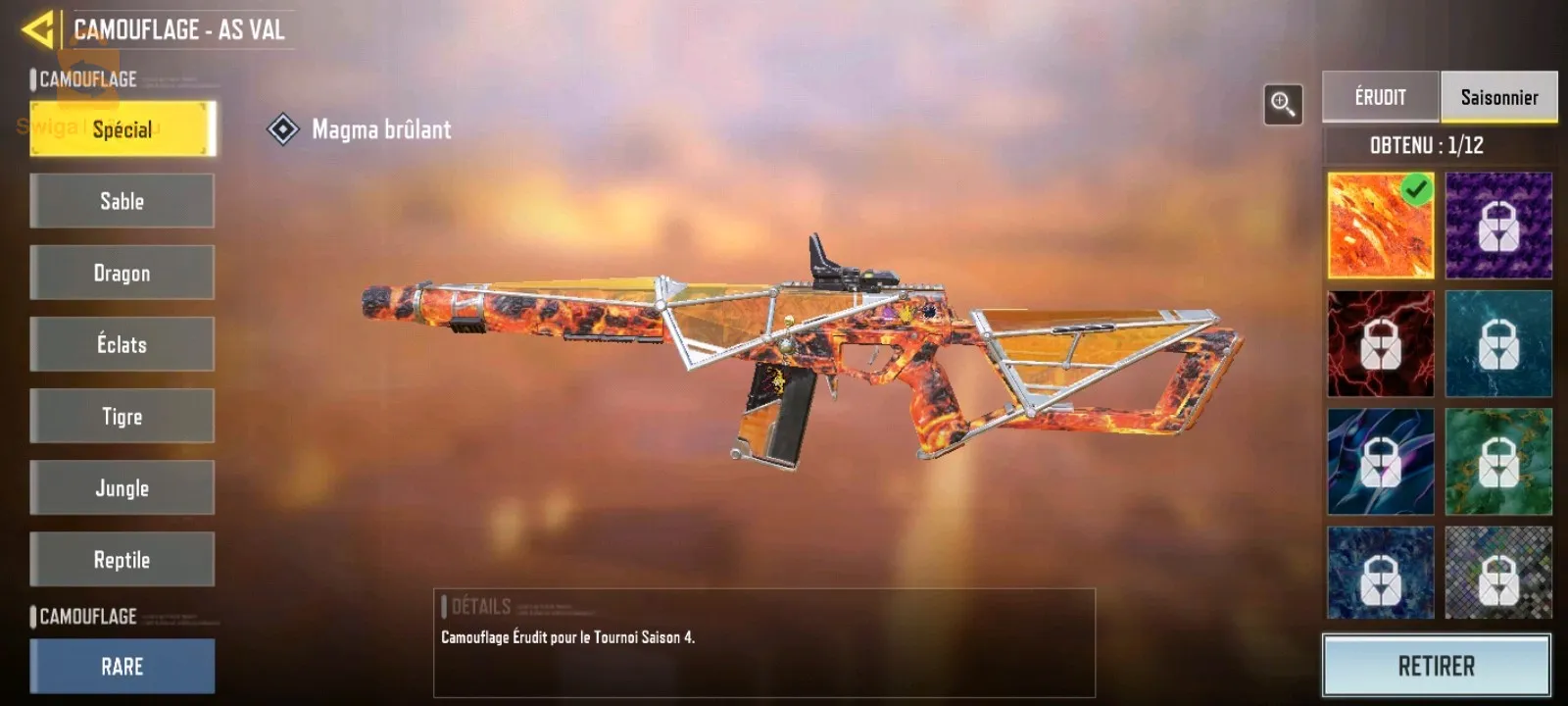Expand the Reptile category list
The width and height of the screenshot is (1568, 706).
[x=122, y=558]
